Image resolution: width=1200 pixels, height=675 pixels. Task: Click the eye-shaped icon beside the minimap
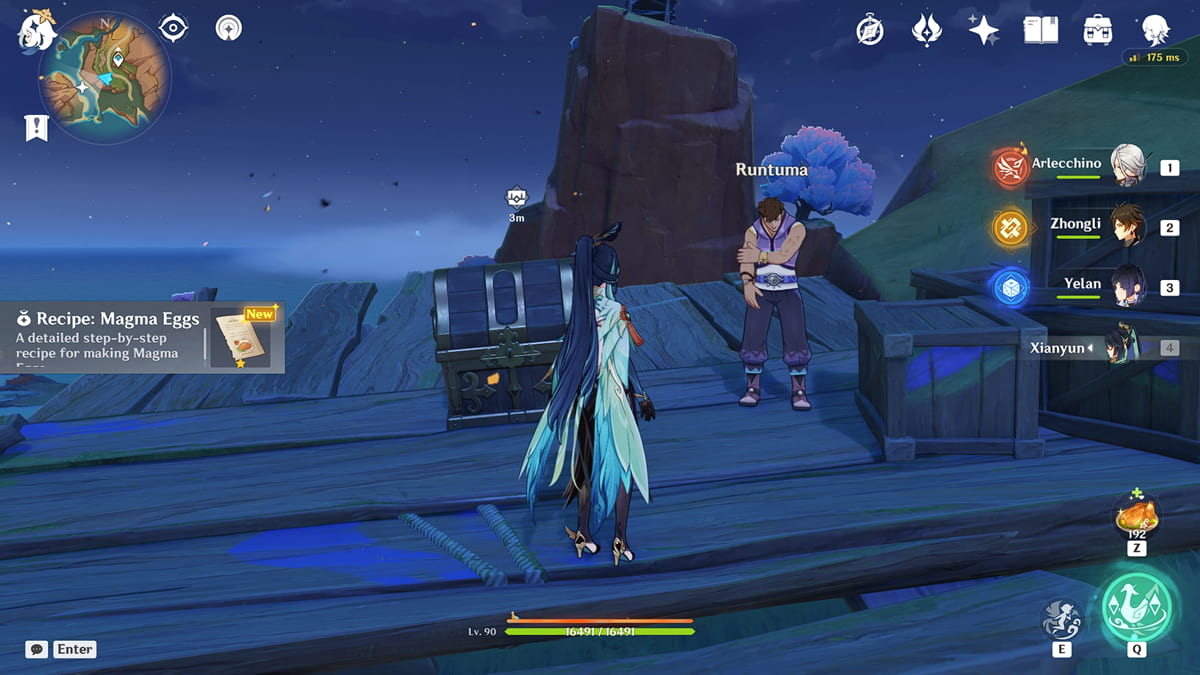[174, 28]
